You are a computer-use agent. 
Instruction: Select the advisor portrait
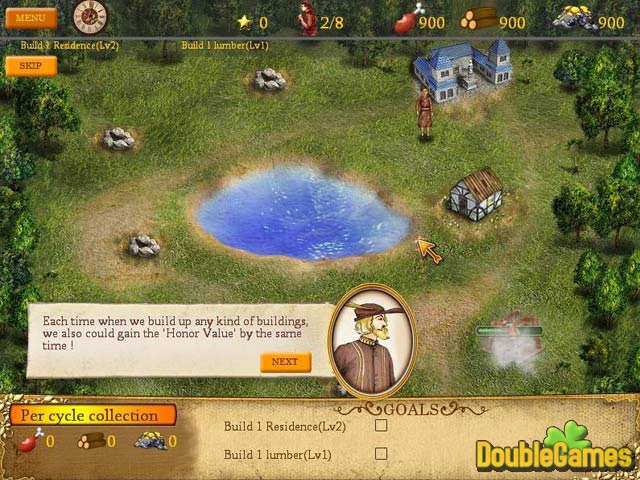(x=372, y=341)
